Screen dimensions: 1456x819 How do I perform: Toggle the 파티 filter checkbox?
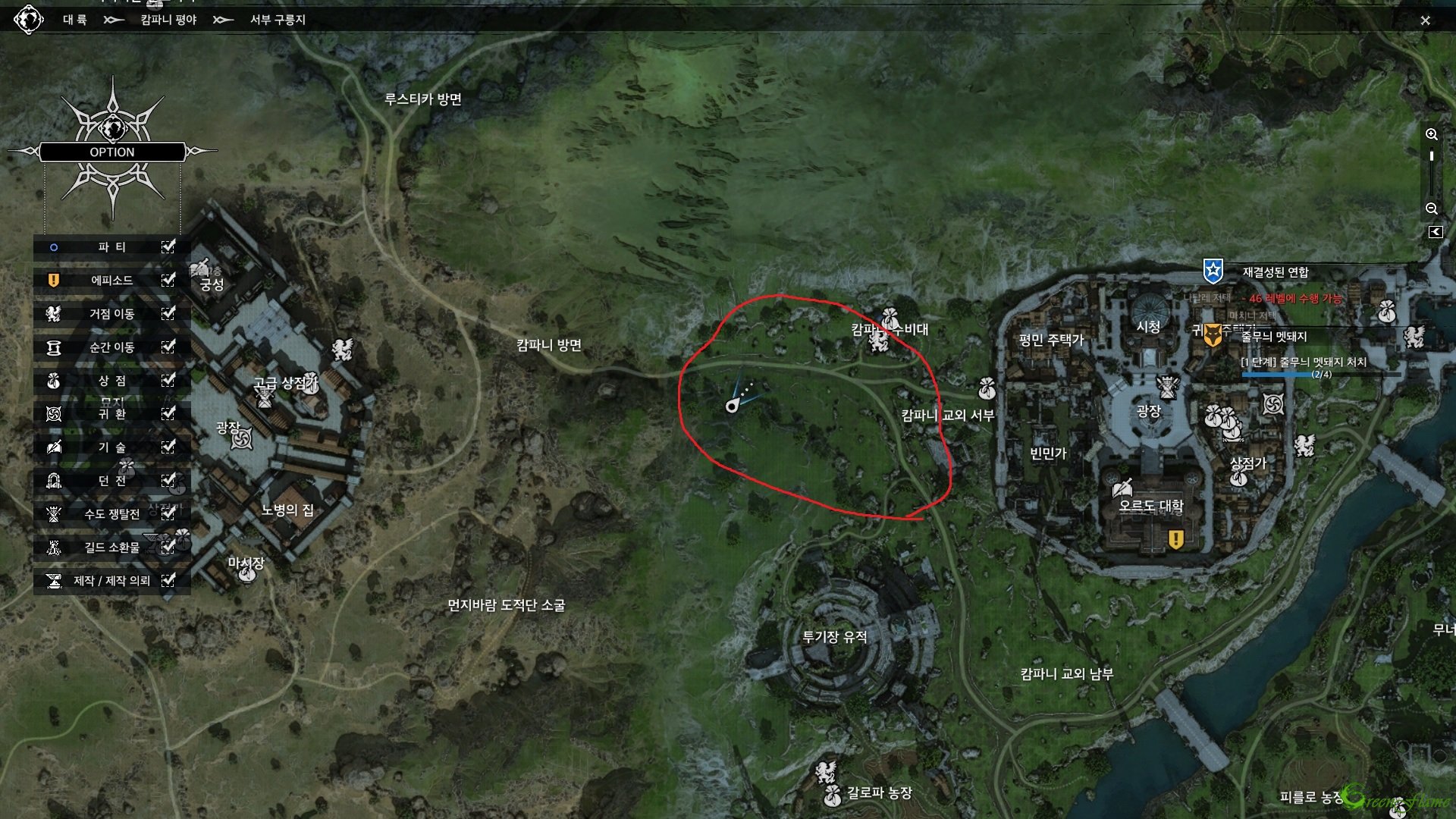tap(168, 246)
